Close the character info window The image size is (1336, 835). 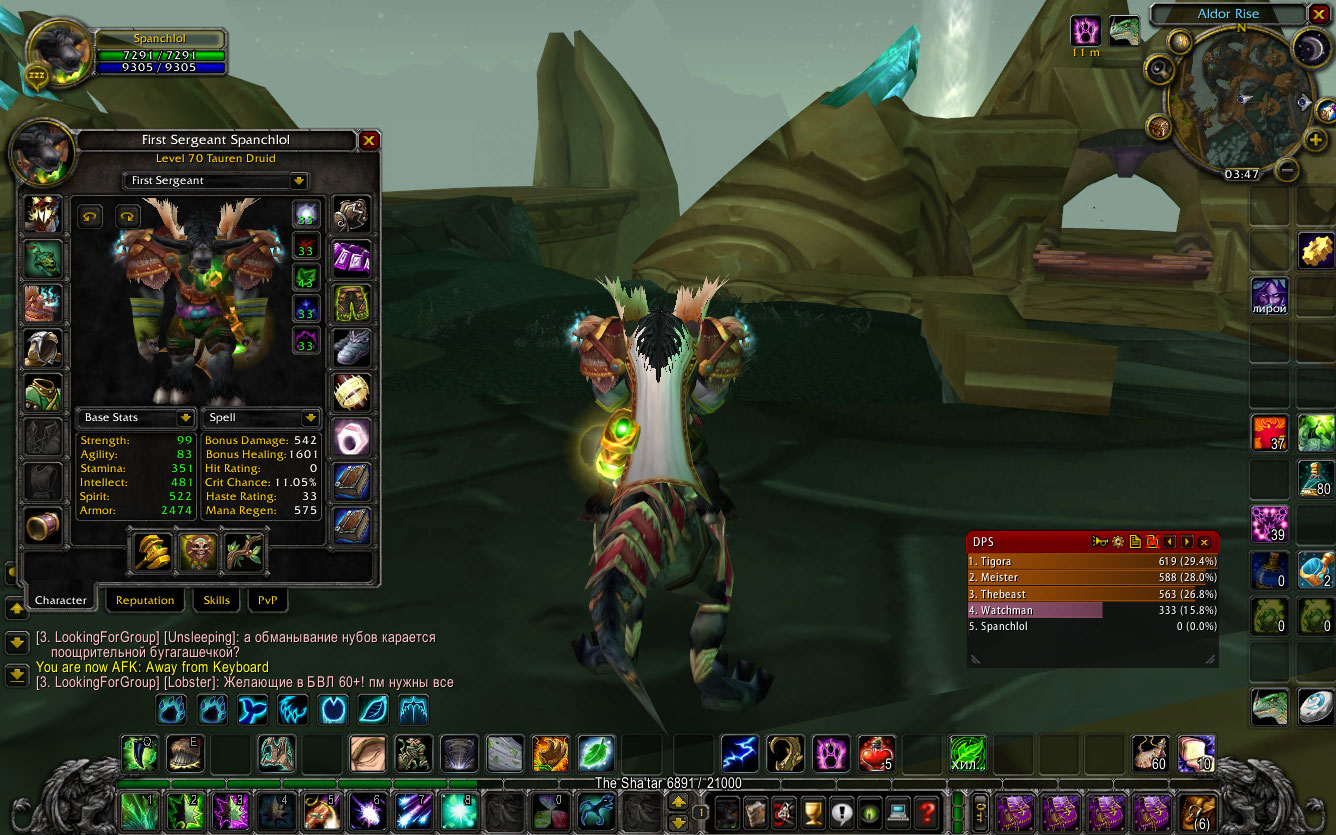click(x=369, y=141)
